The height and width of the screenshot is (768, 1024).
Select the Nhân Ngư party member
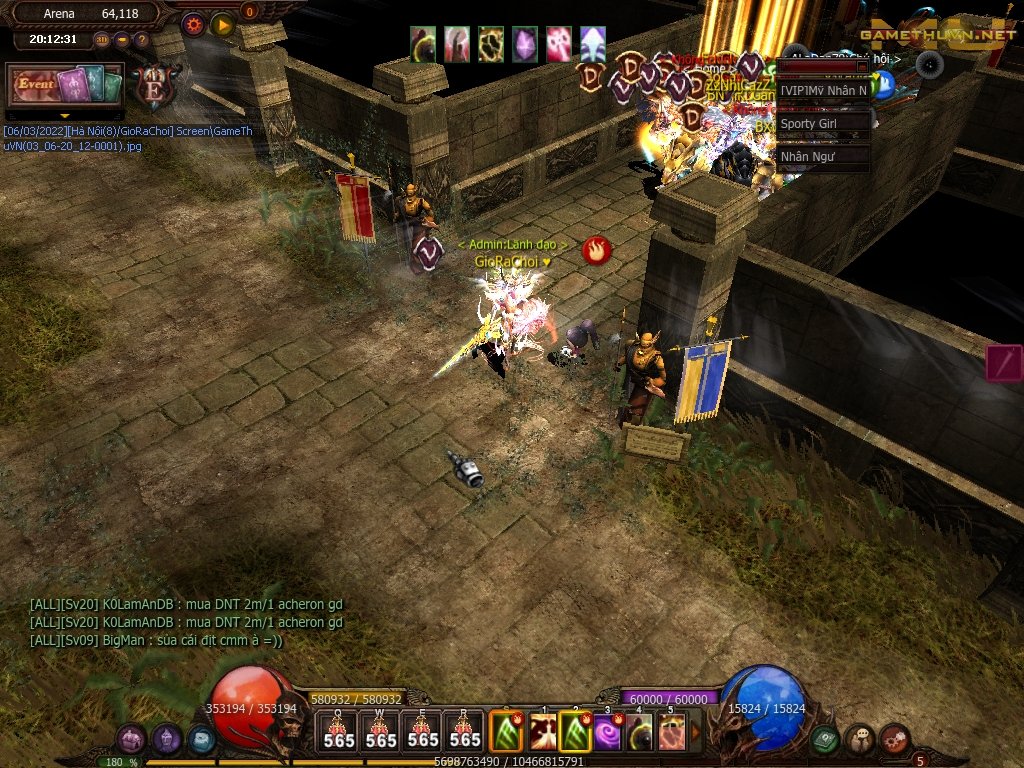[822, 156]
